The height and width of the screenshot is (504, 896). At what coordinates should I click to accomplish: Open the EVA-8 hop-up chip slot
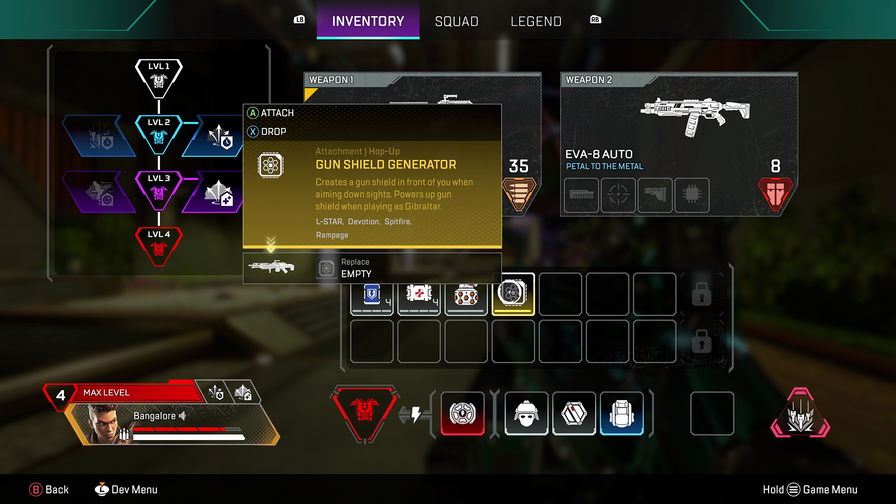692,195
